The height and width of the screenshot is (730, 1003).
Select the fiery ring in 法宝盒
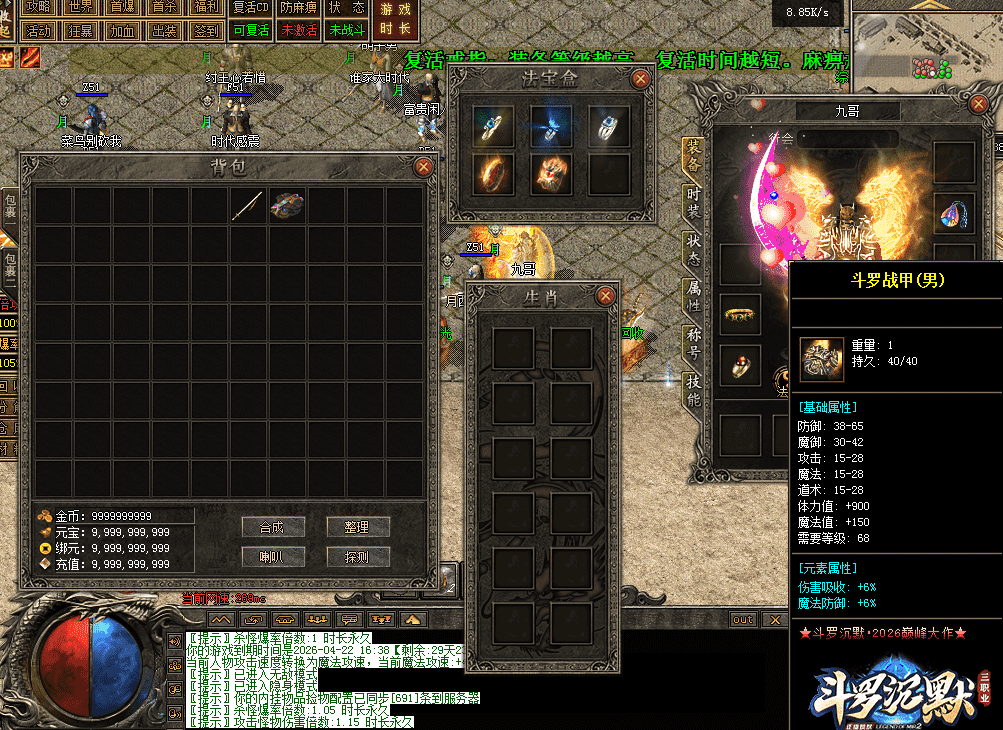click(493, 173)
